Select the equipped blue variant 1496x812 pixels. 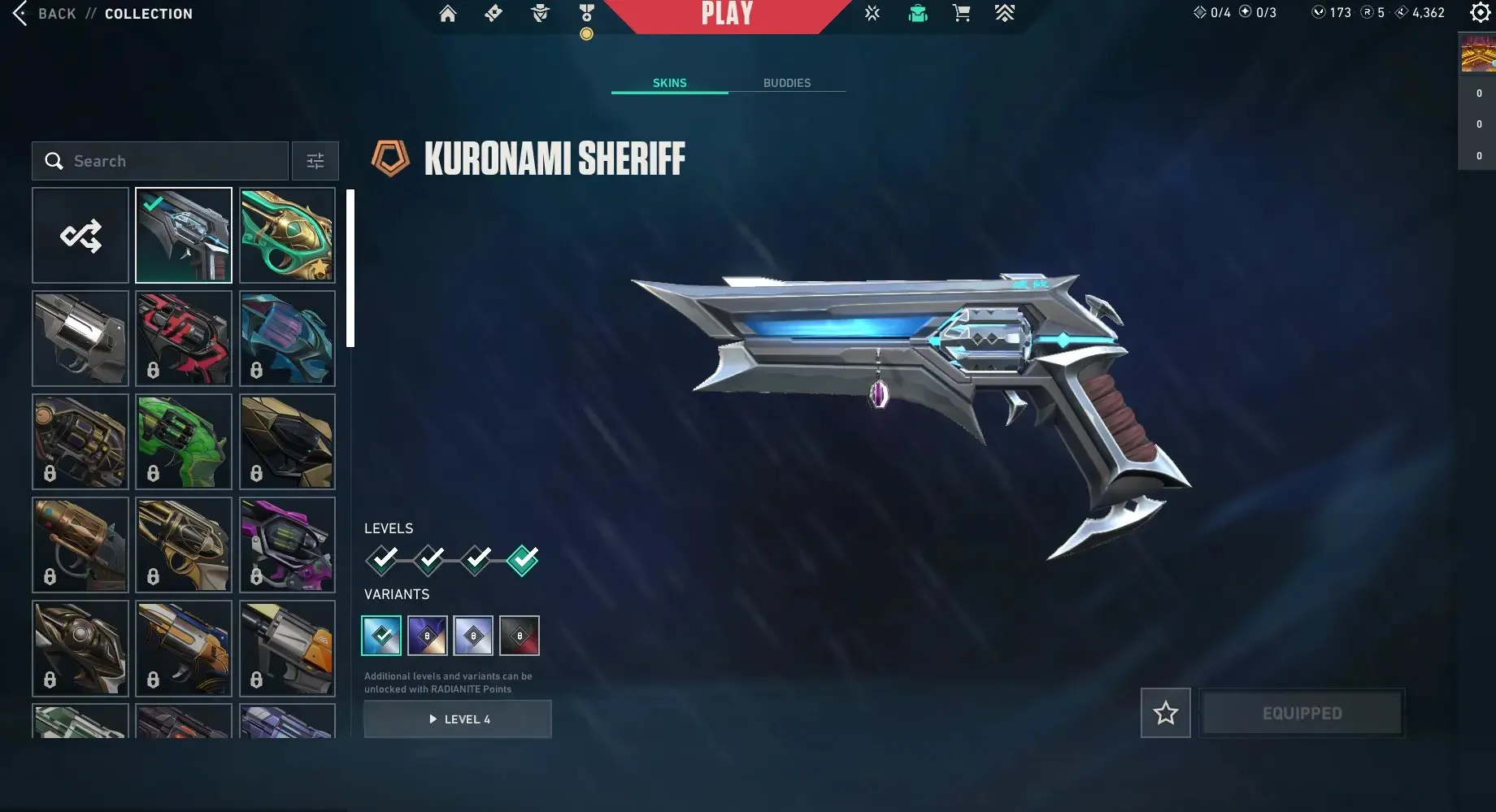(x=381, y=635)
